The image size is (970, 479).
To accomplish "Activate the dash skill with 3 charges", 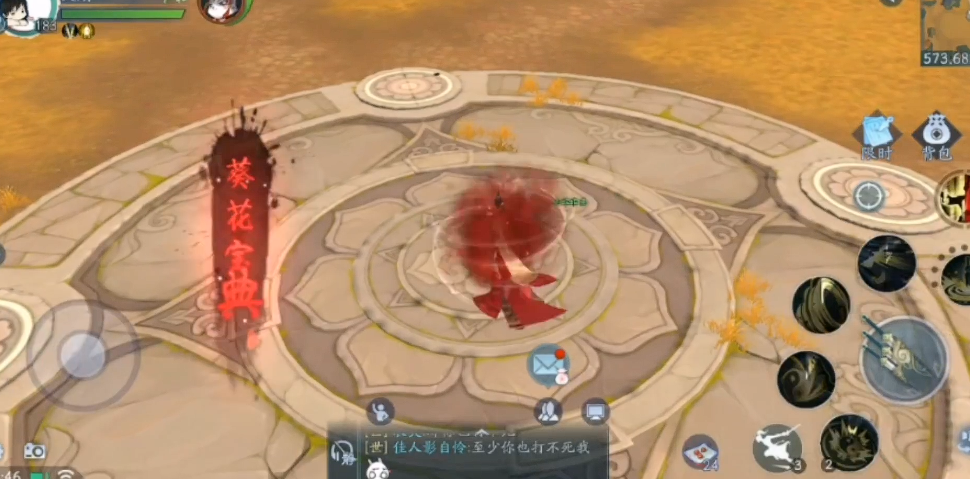I will [778, 446].
